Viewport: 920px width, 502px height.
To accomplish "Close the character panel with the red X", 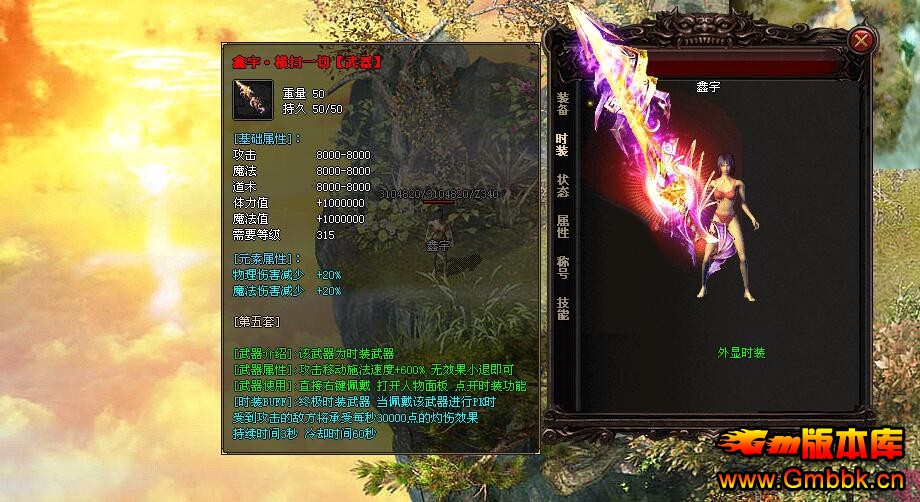I will point(861,40).
